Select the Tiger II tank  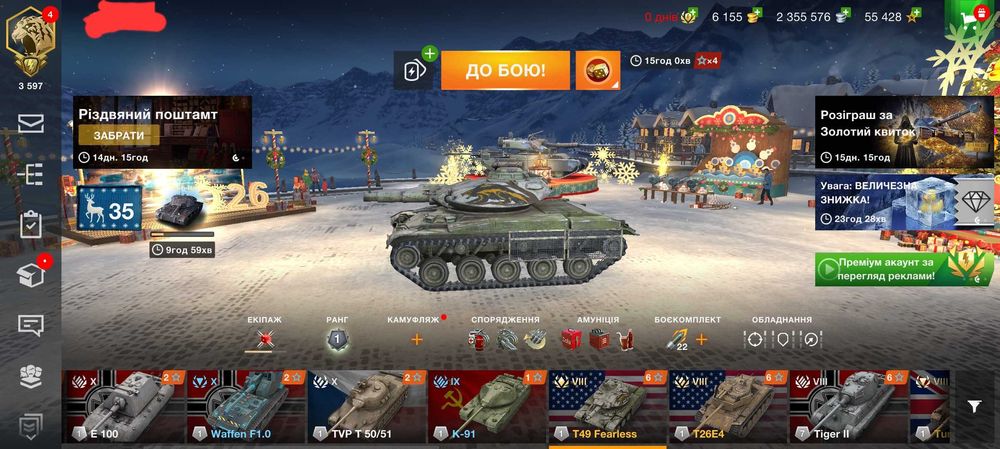click(x=847, y=407)
